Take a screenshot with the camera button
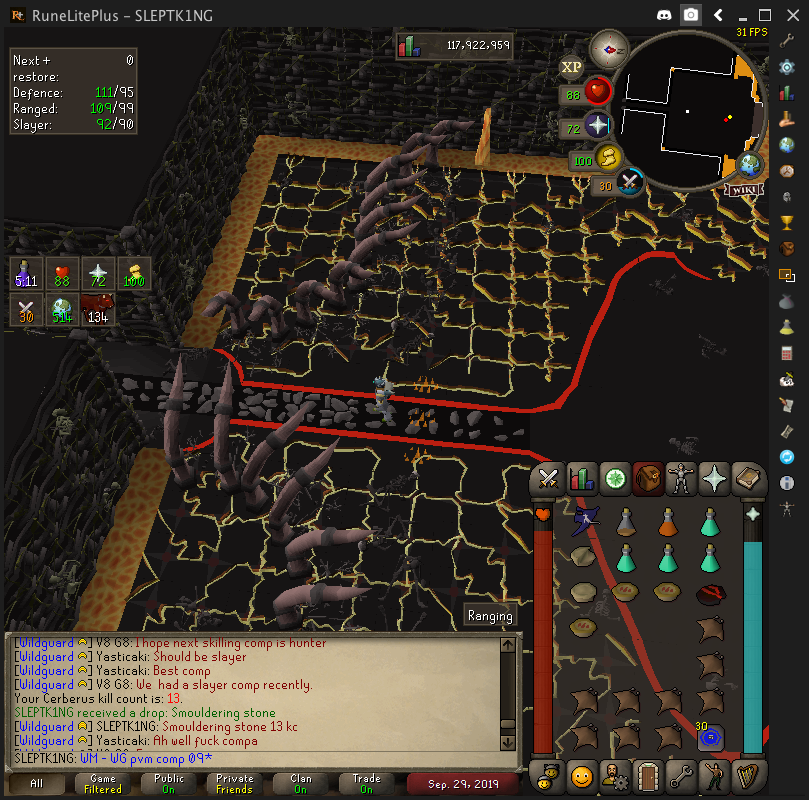This screenshot has height=800, width=809. tap(691, 15)
